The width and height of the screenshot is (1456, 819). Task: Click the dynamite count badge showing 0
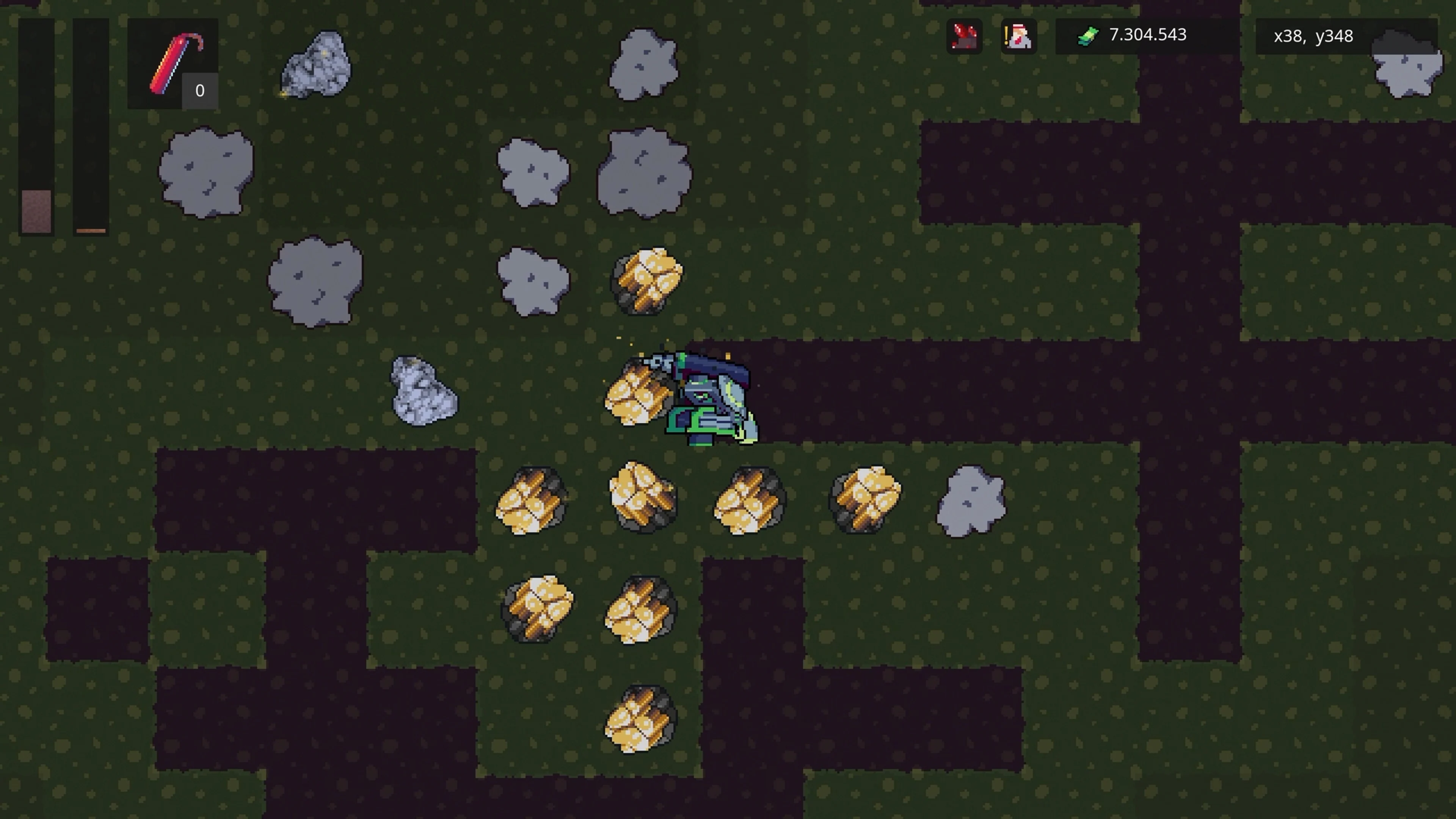(x=199, y=90)
